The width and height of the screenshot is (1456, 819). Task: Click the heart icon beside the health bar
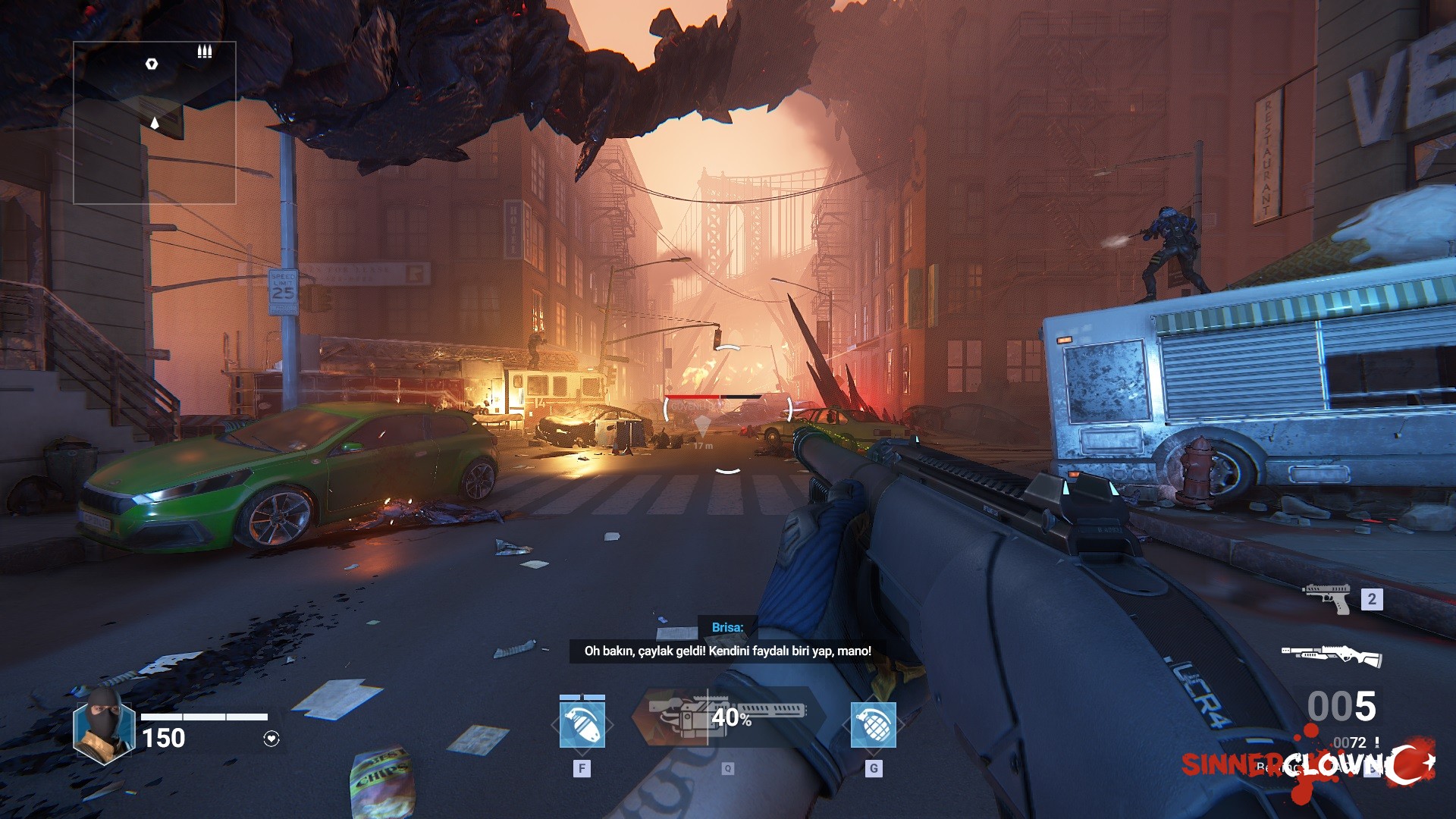(x=271, y=739)
